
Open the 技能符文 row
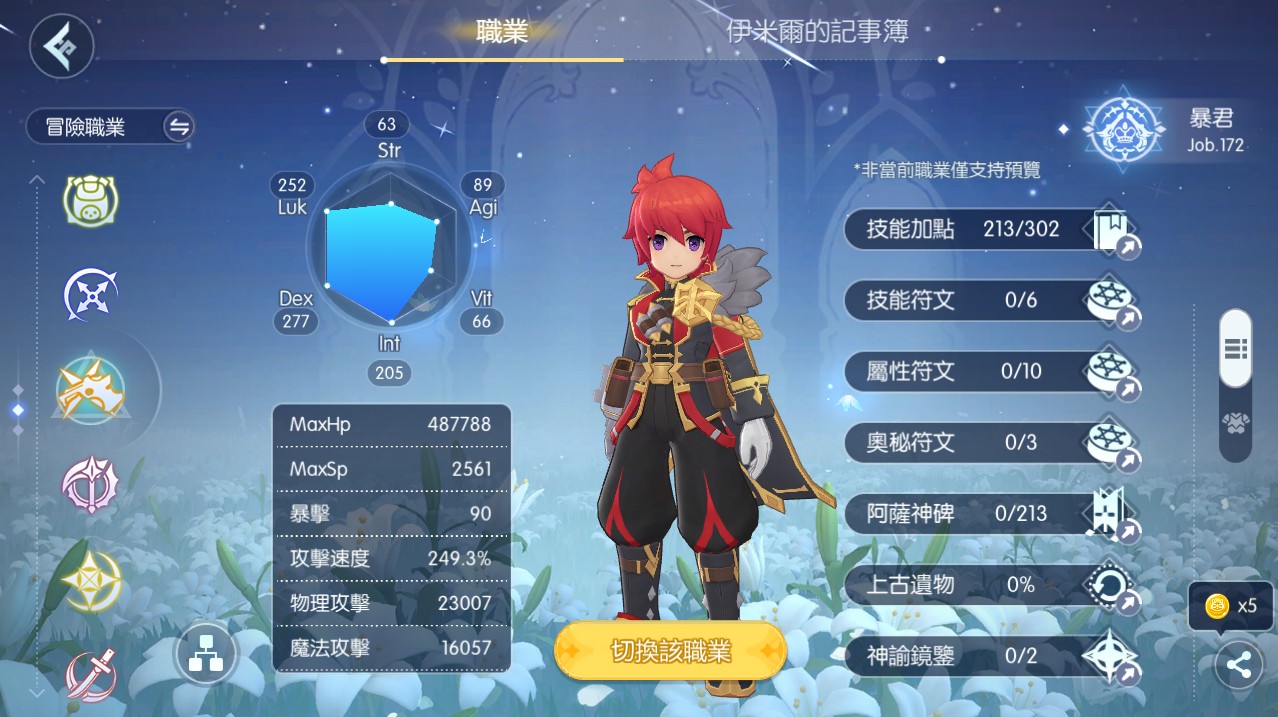[992, 300]
